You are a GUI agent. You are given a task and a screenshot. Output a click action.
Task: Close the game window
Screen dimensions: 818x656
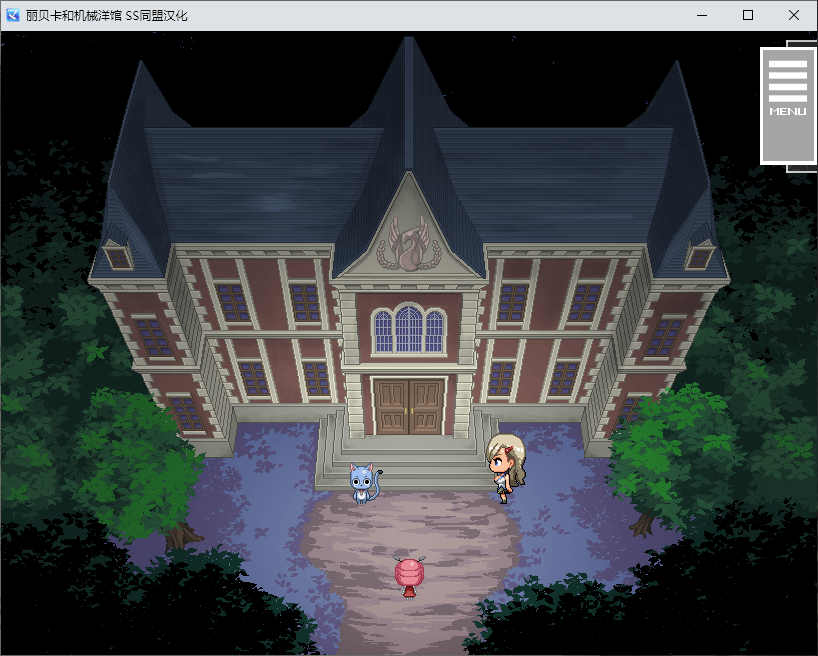click(794, 16)
